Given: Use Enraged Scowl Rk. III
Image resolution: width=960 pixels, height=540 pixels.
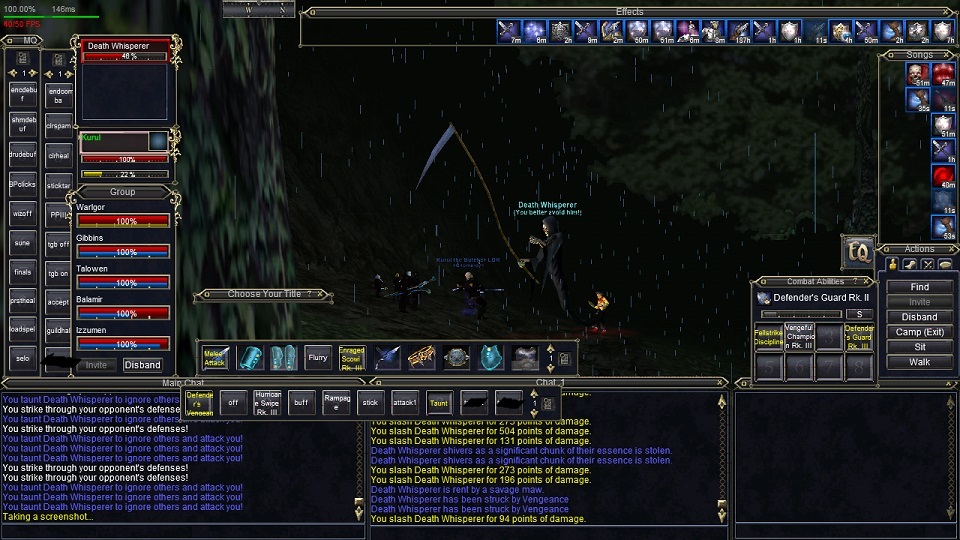Looking at the screenshot, I should pyautogui.click(x=352, y=357).
